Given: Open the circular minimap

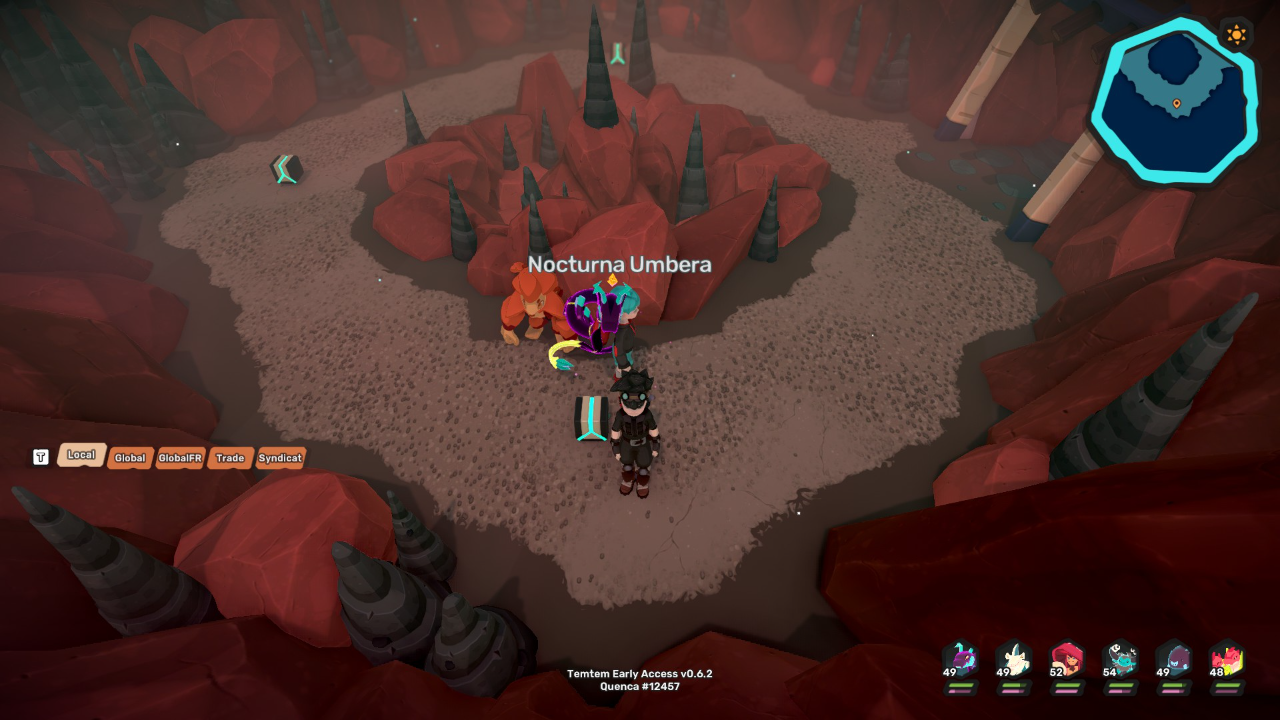Looking at the screenshot, I should pyautogui.click(x=1172, y=103).
